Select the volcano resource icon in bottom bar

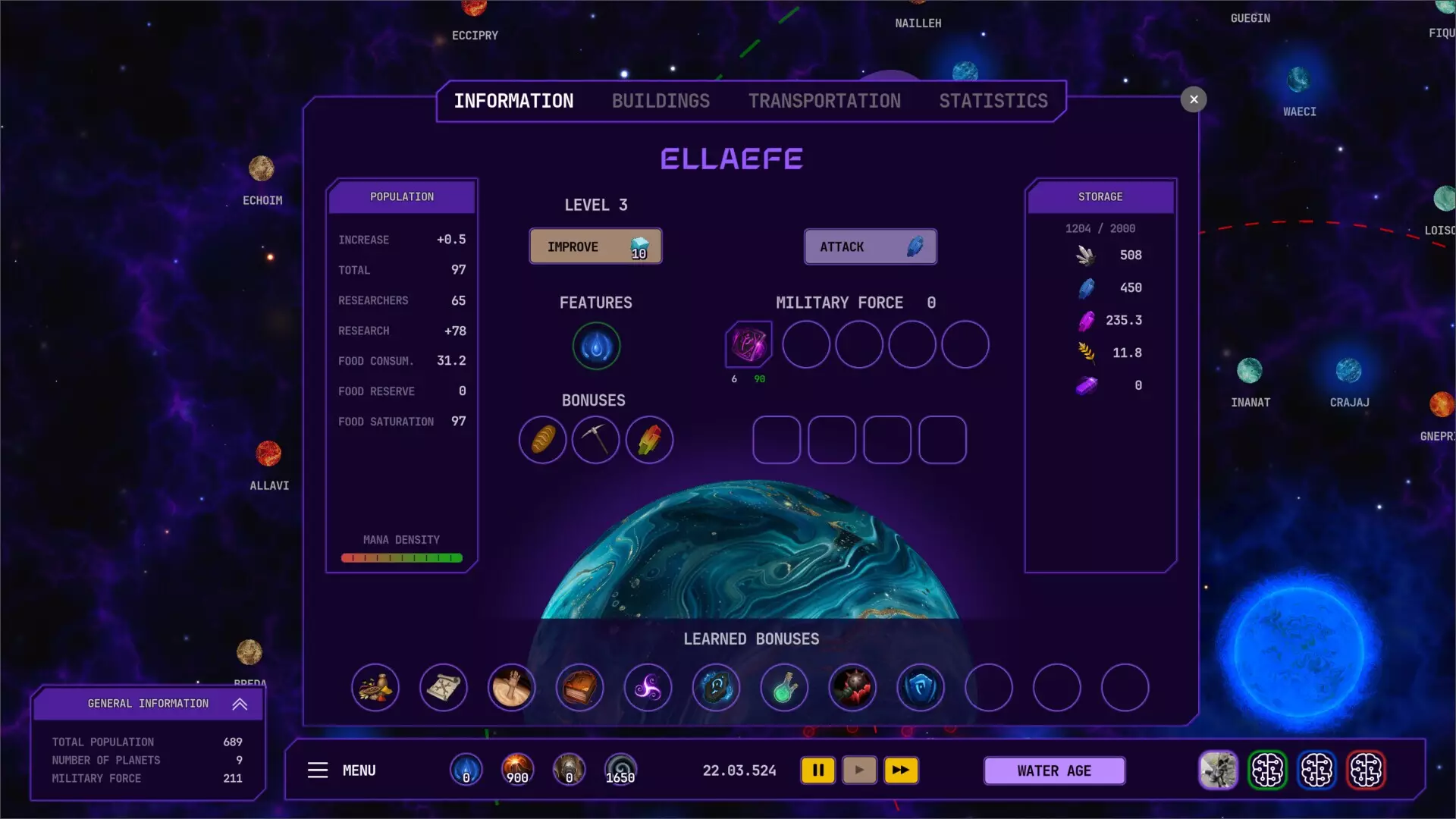[517, 769]
